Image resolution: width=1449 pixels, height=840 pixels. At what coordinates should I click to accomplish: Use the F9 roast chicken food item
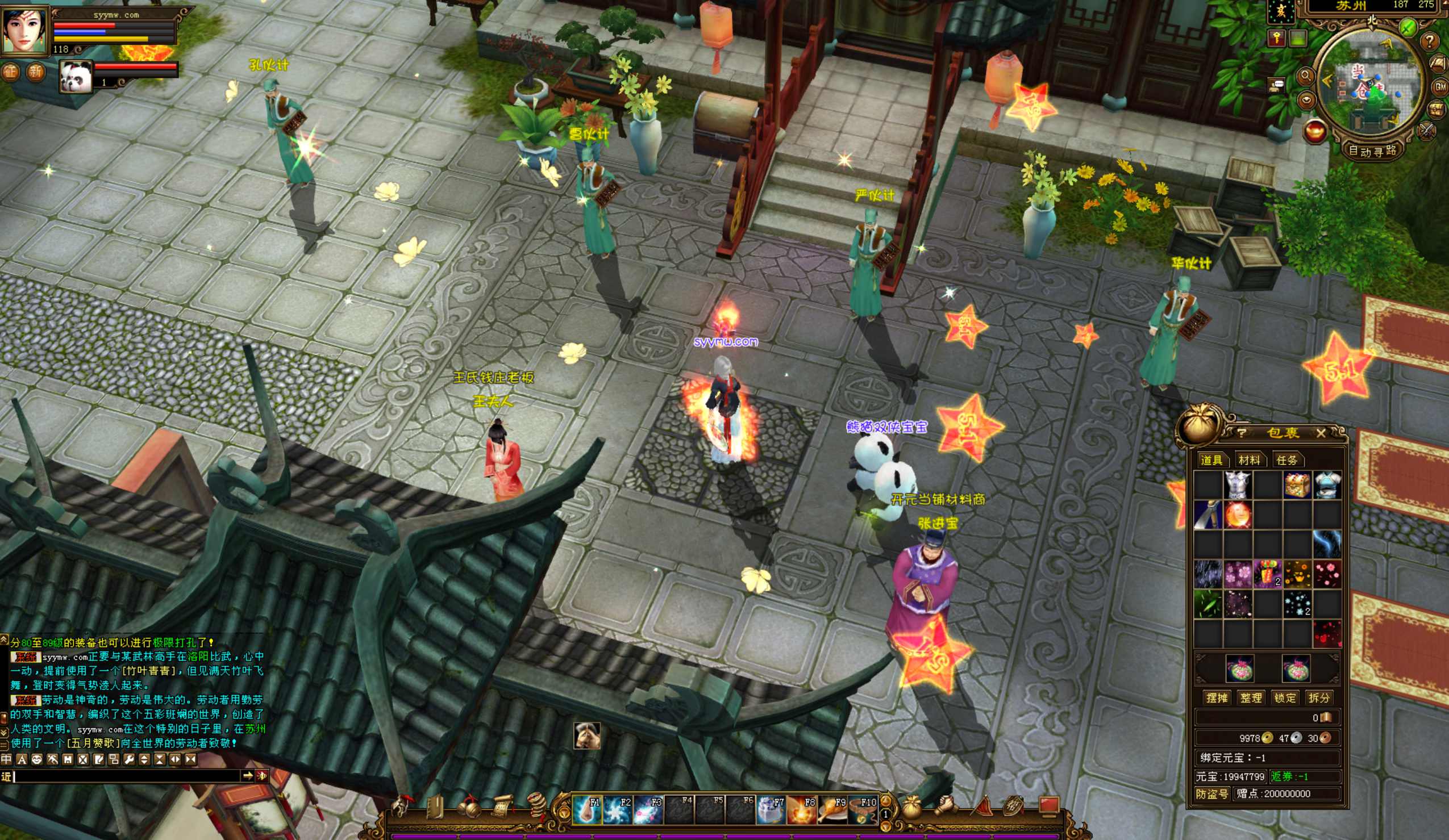pyautogui.click(x=832, y=809)
